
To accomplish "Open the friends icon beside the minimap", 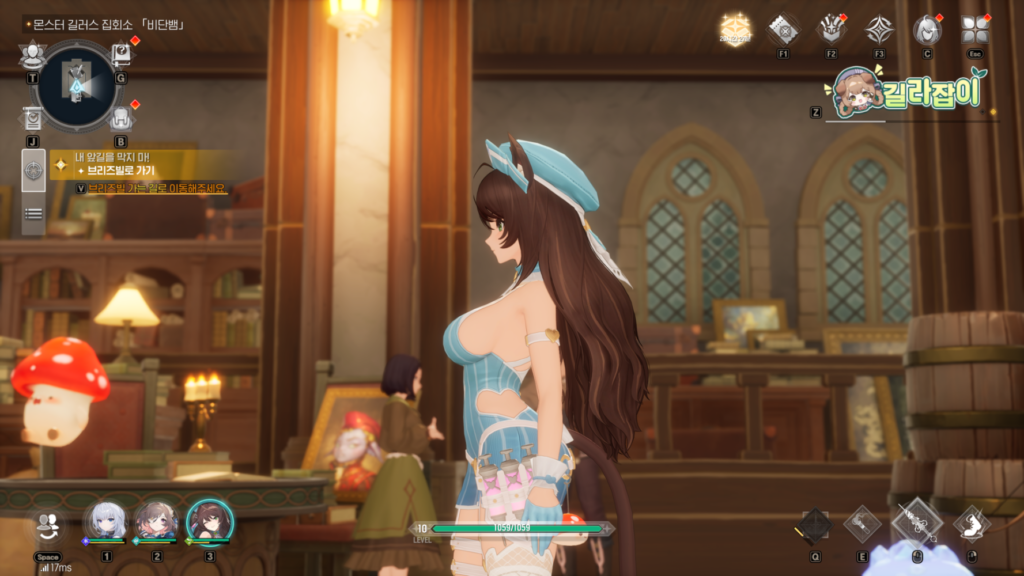I will (32, 55).
